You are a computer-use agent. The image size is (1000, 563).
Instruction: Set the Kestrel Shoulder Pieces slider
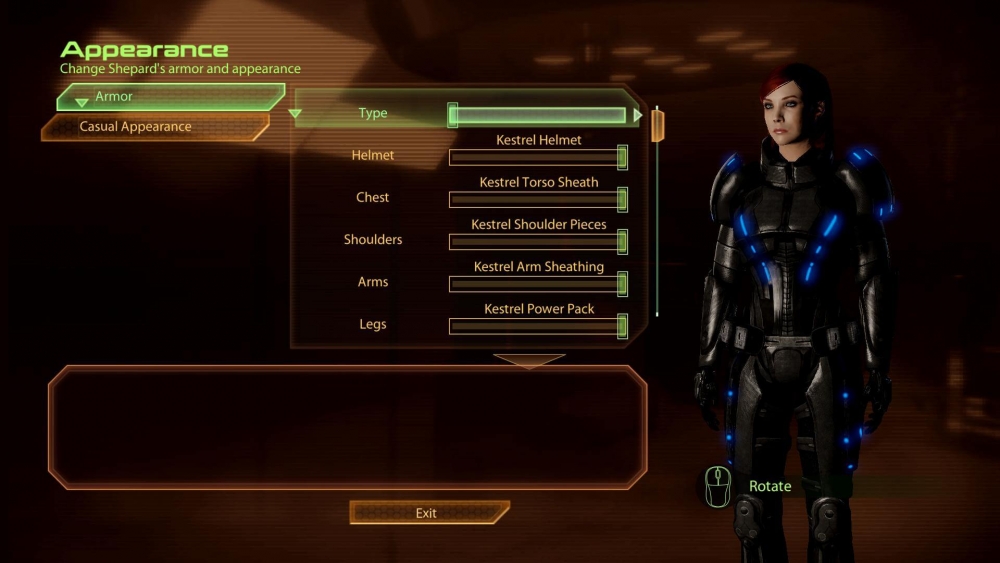(538, 241)
